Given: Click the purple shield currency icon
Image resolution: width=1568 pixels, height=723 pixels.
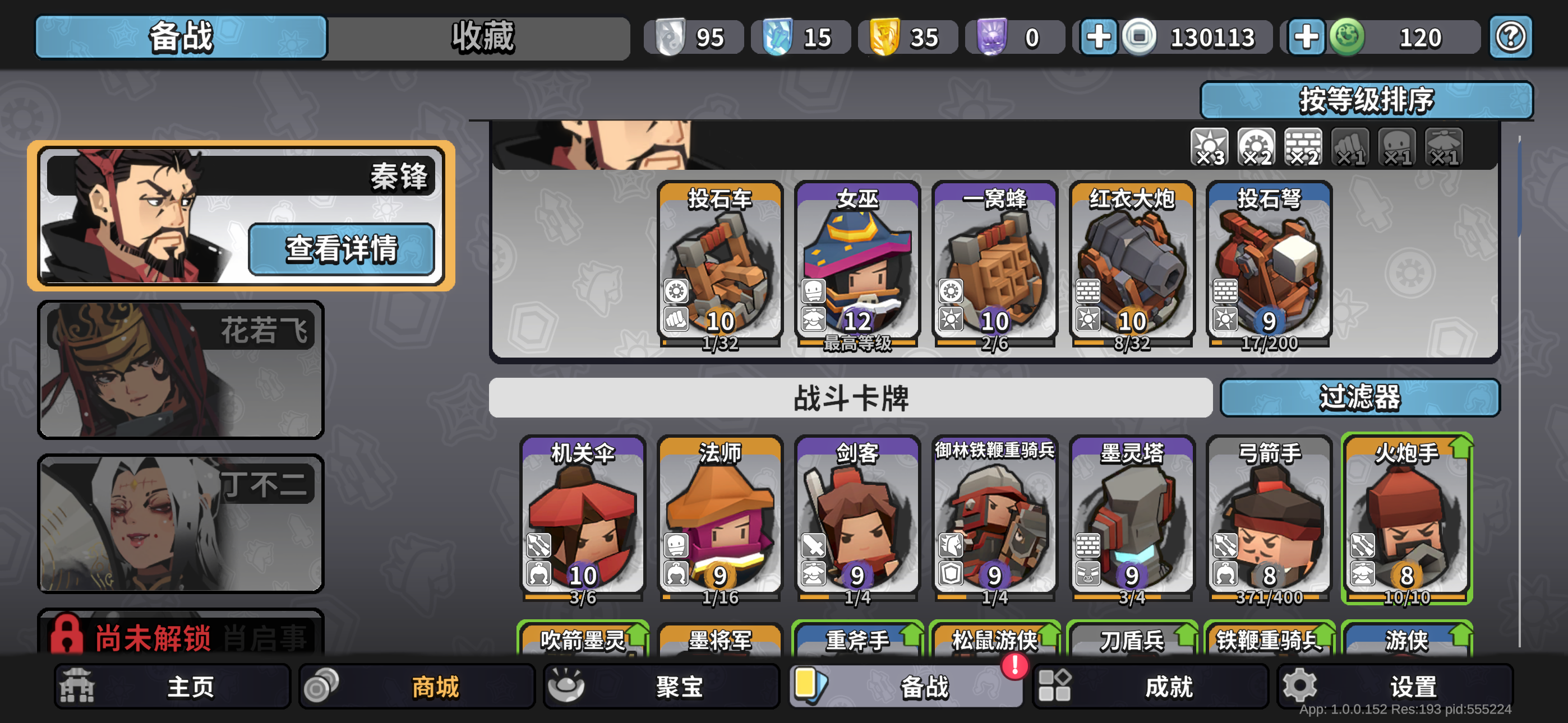Looking at the screenshot, I should [x=992, y=36].
